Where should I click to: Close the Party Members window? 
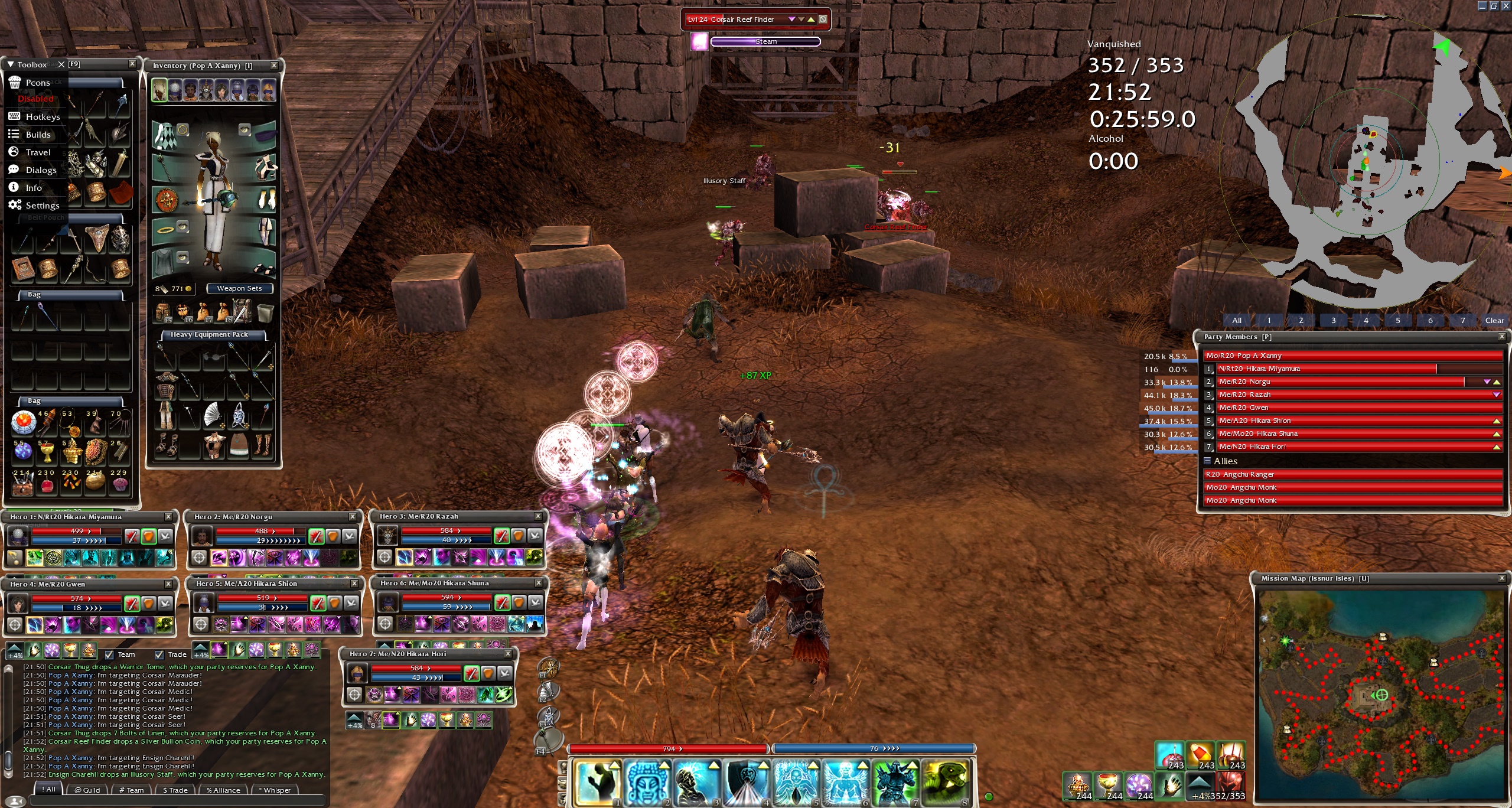[1501, 337]
